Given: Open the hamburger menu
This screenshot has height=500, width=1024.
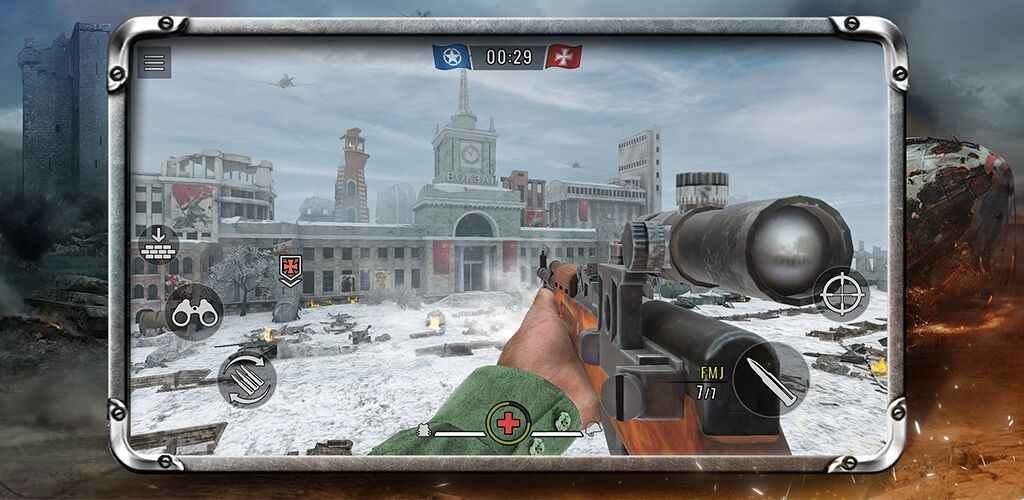Looking at the screenshot, I should (x=153, y=62).
